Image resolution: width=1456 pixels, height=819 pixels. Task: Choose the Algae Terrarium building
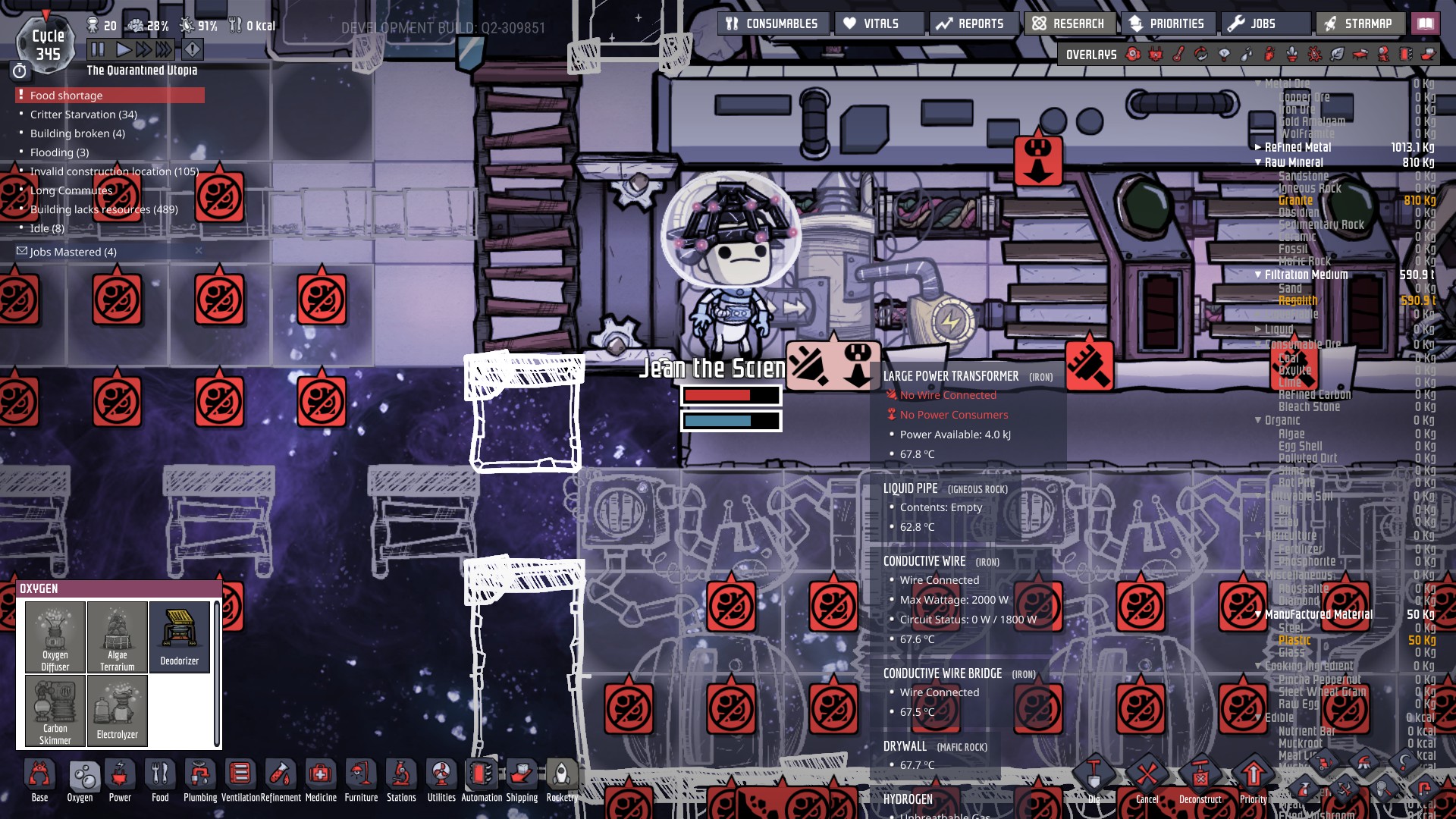[118, 637]
